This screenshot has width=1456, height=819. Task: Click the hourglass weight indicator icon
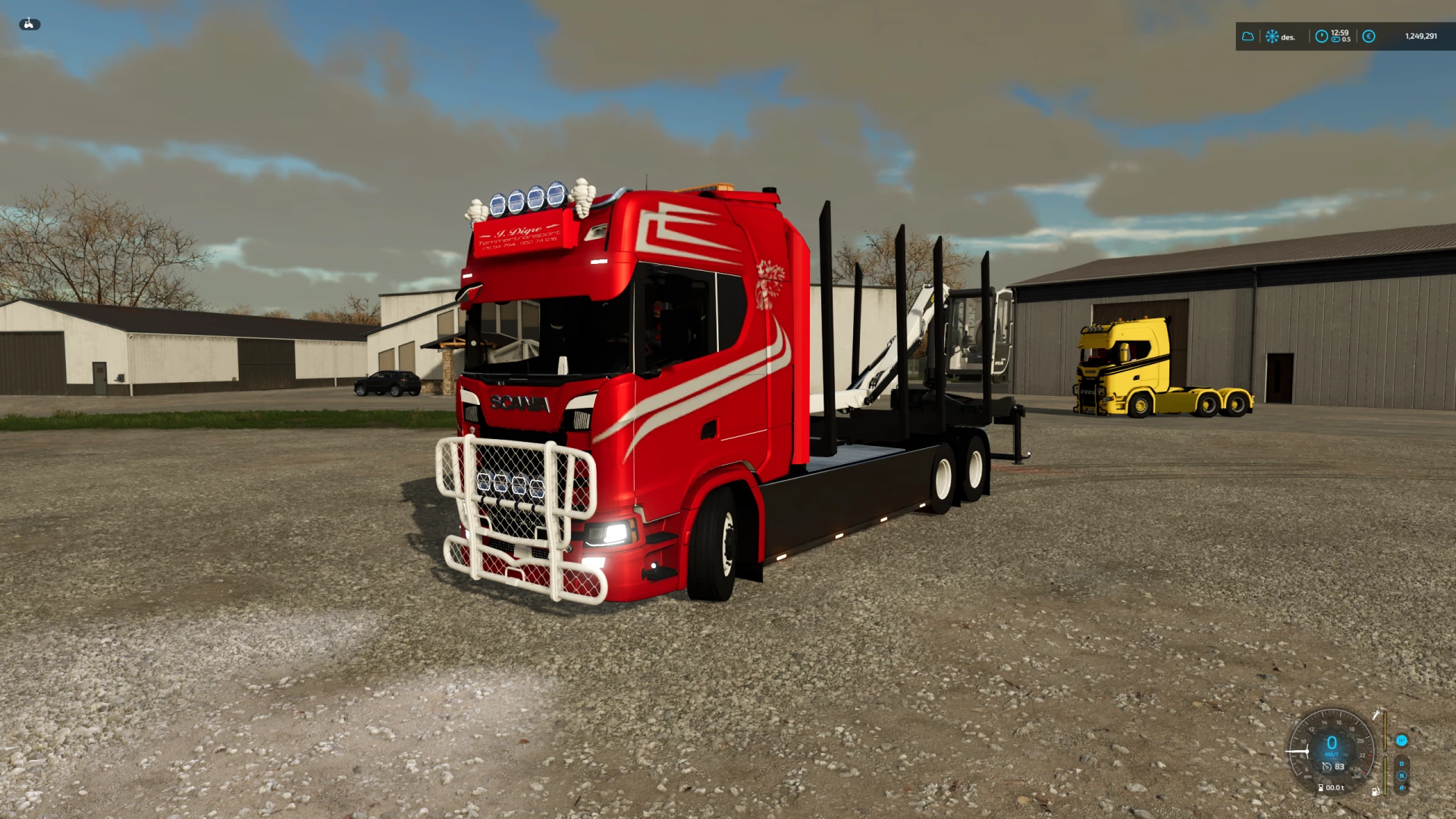pos(1320,787)
